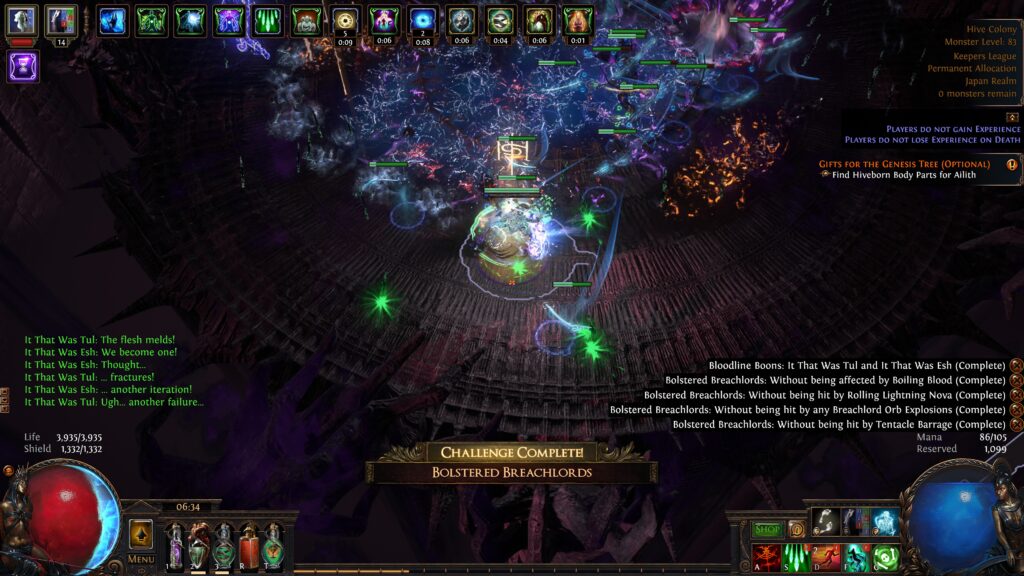Activate the red sigil skill on A
Screen dimensions: 1024x576
766,558
